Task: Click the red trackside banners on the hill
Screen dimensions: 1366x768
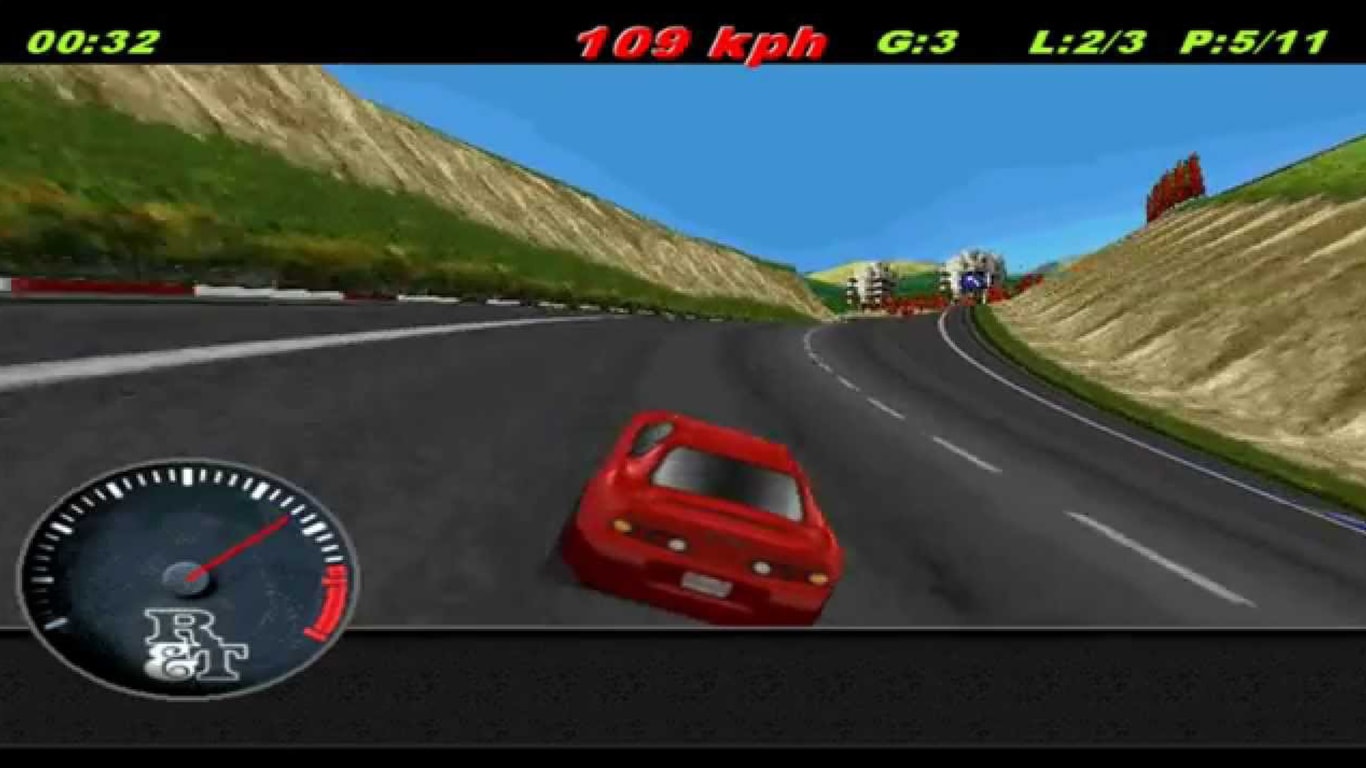Action: pos(1175,185)
